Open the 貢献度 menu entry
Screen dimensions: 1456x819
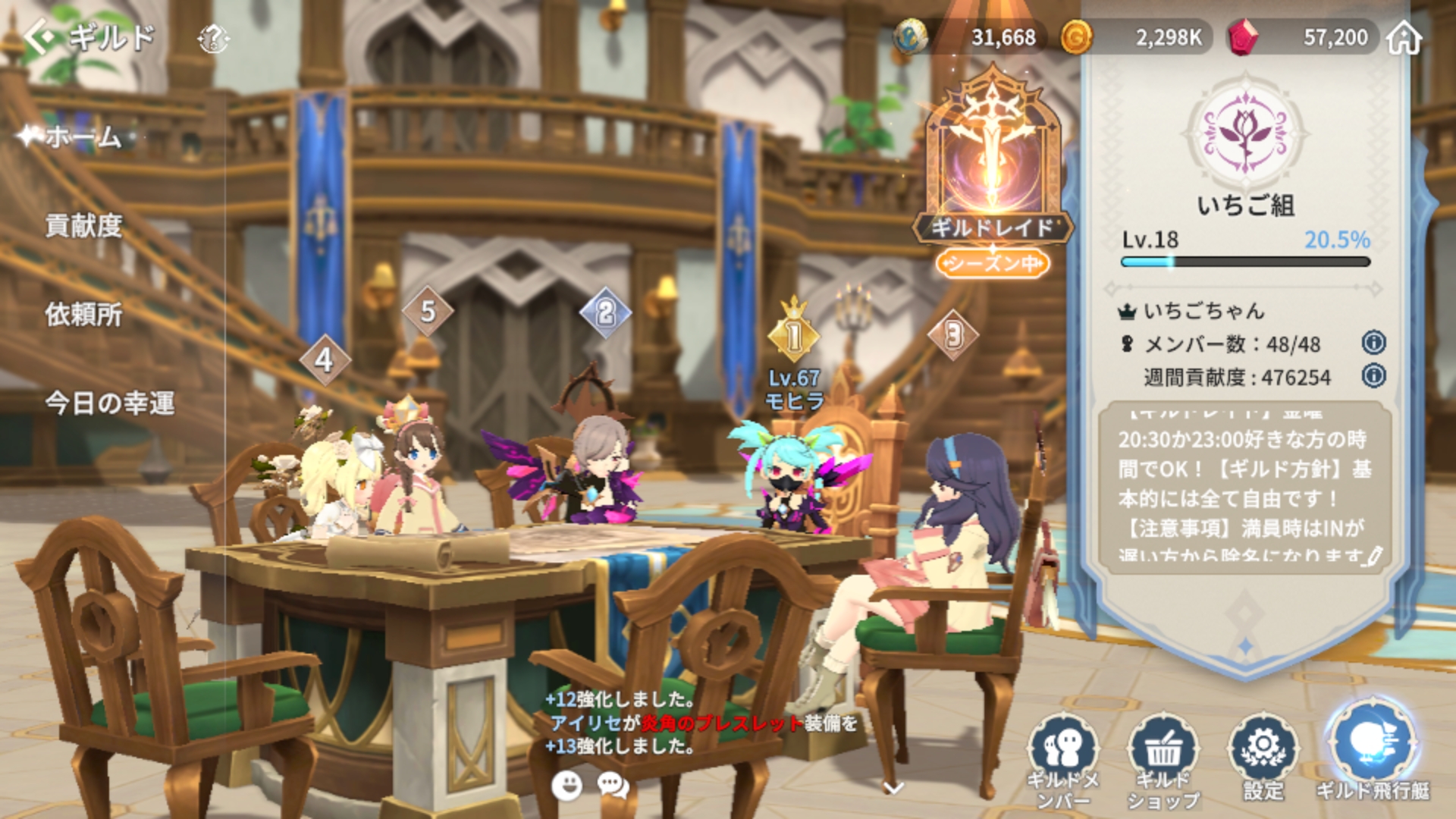pyautogui.click(x=83, y=226)
